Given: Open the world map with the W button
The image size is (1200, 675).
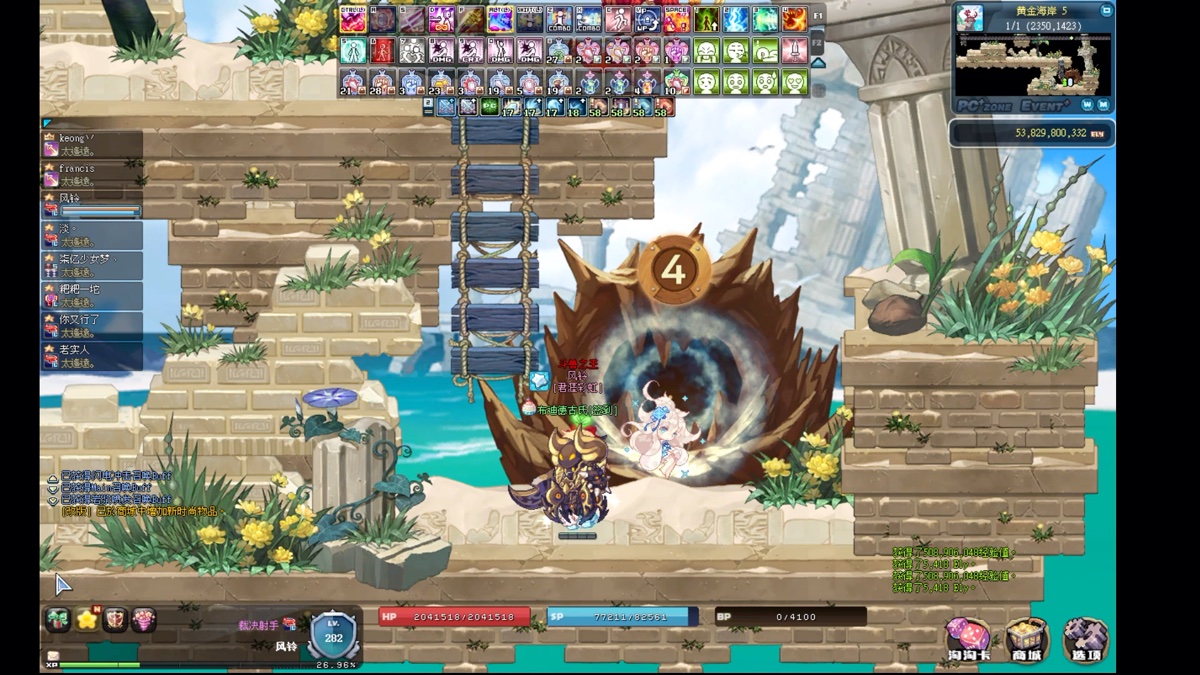Looking at the screenshot, I should click(1085, 104).
